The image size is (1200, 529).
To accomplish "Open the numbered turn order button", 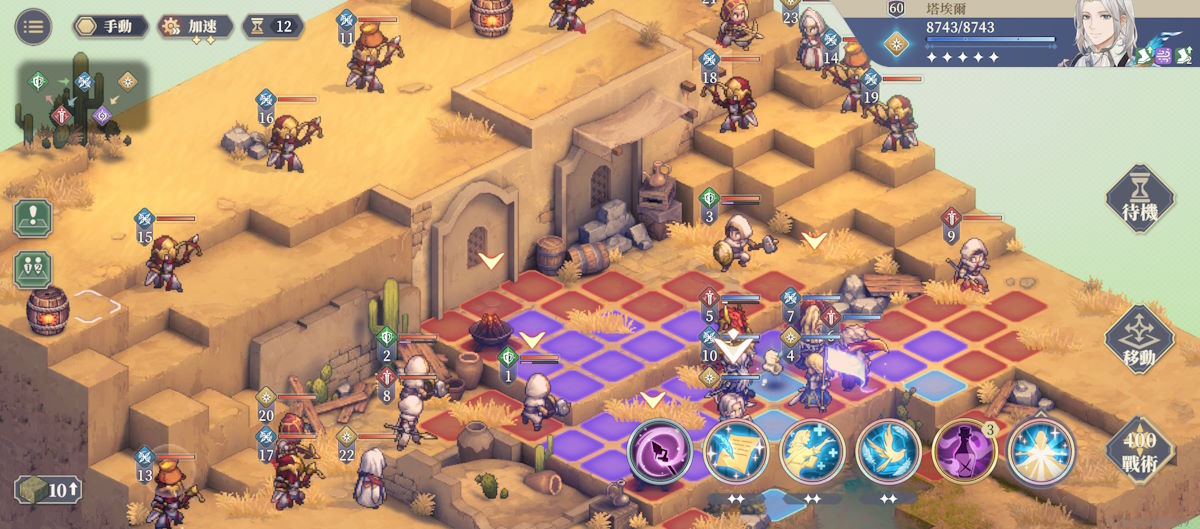I will point(33,269).
